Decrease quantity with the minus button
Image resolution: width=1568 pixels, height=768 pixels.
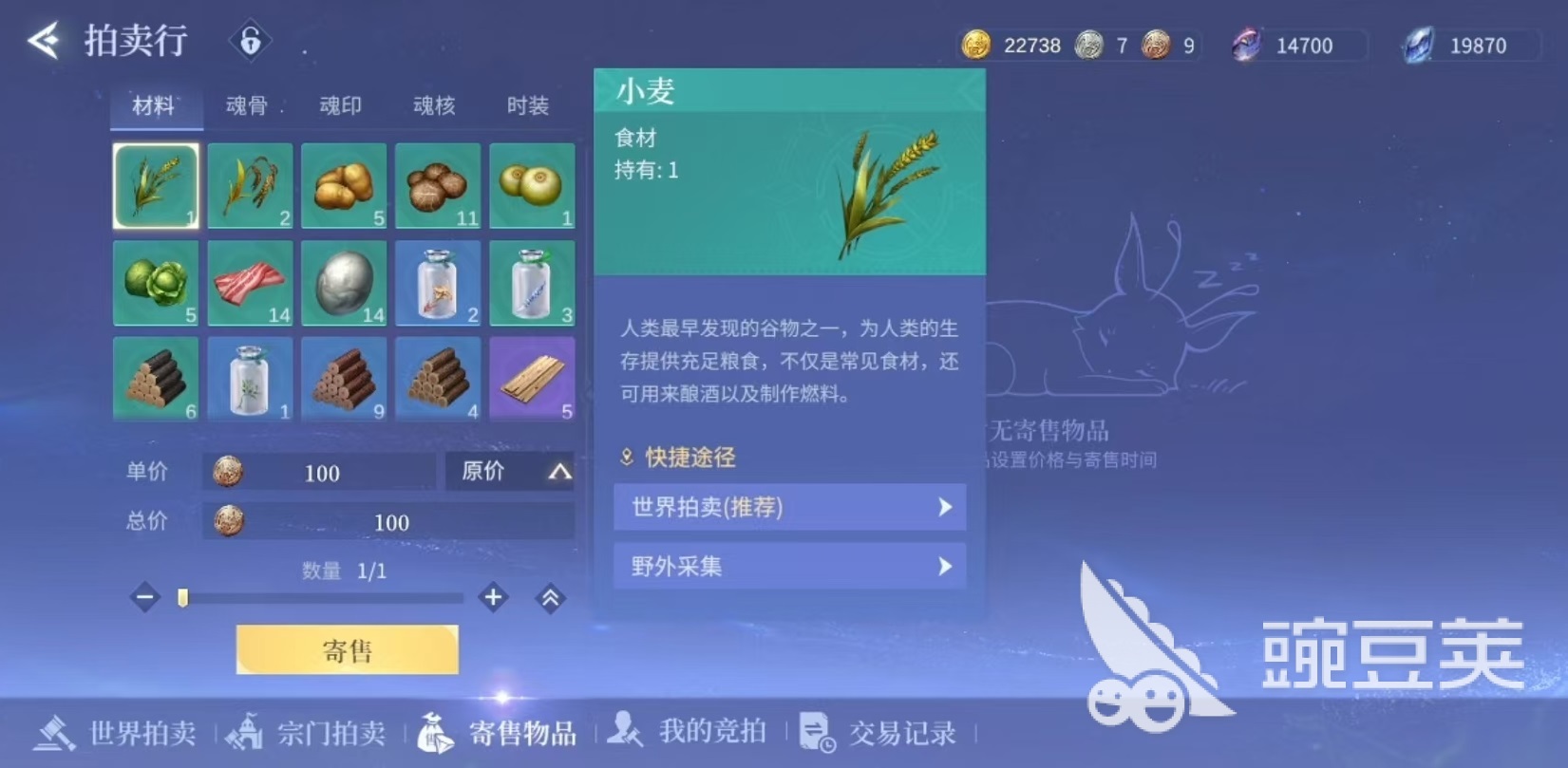click(x=145, y=598)
